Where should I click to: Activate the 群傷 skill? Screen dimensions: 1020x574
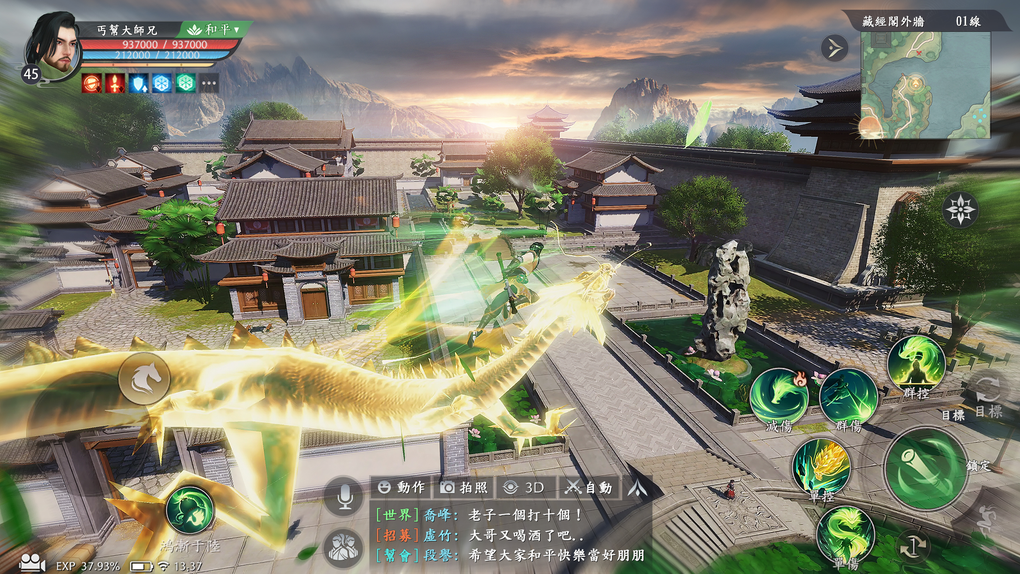848,396
